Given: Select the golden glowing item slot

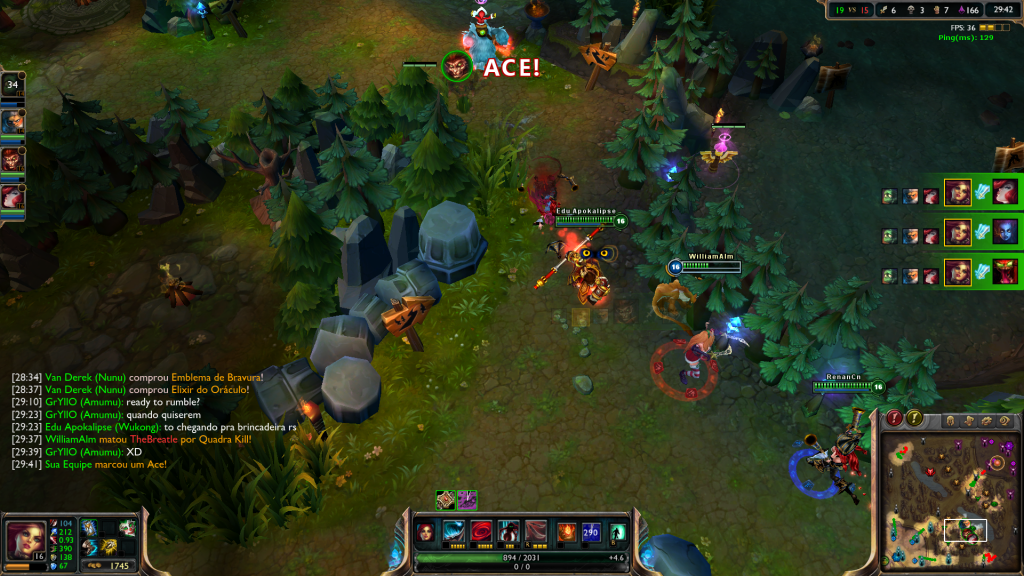Looking at the screenshot, I should (x=109, y=546).
